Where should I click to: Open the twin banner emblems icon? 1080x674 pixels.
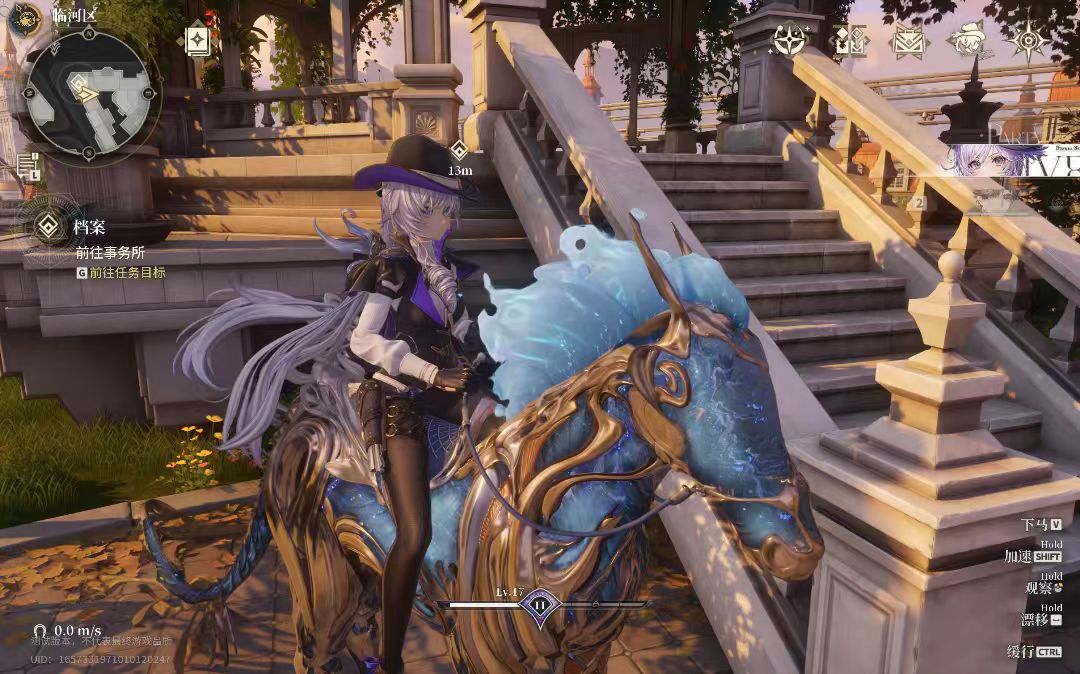coord(850,41)
